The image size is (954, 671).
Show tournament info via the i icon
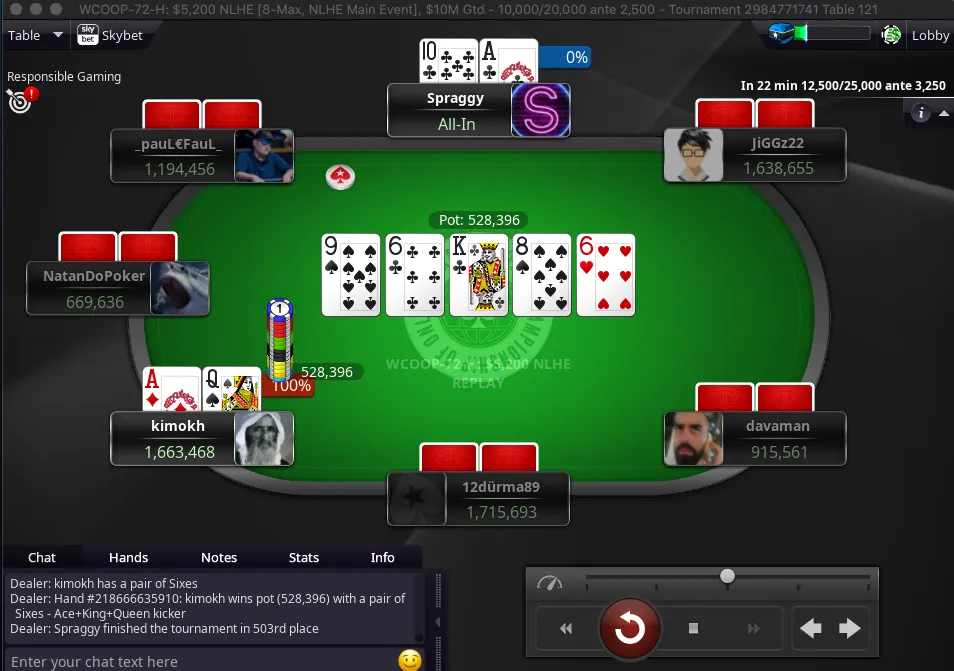(921, 113)
